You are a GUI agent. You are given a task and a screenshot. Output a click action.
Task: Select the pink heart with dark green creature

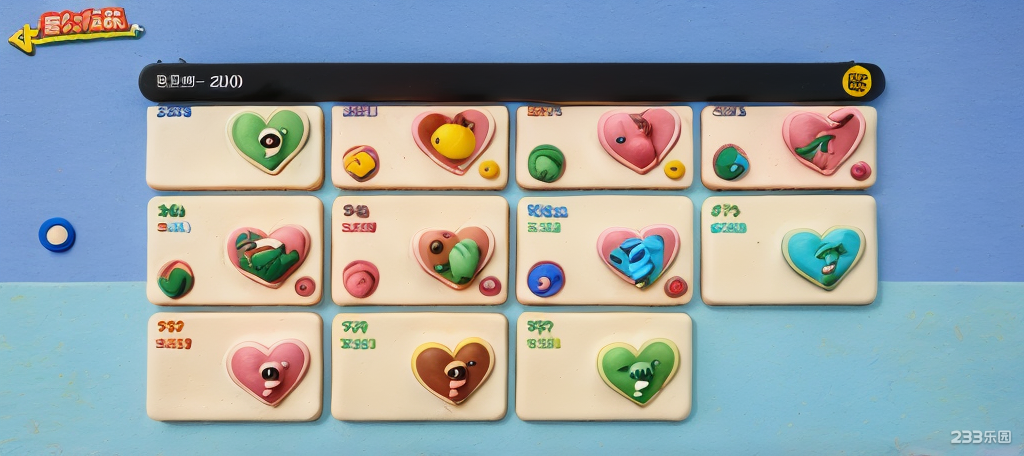click(235, 250)
